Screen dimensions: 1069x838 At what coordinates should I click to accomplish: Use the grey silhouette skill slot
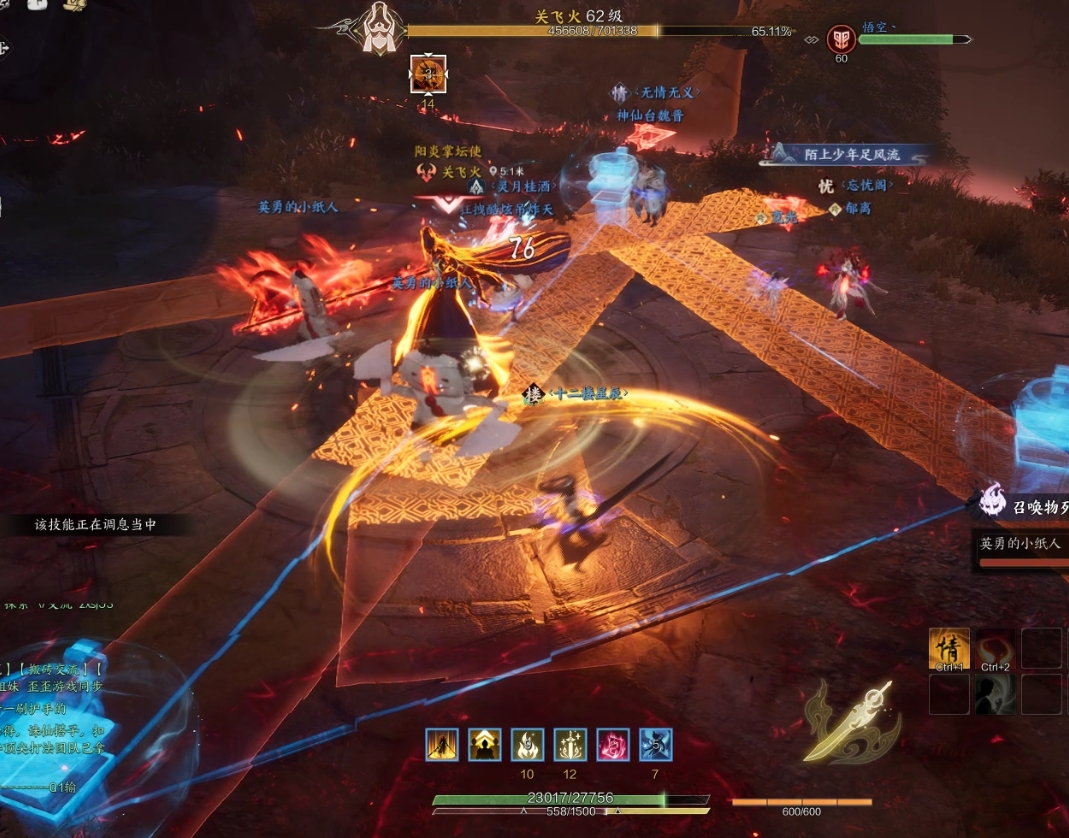pos(995,694)
